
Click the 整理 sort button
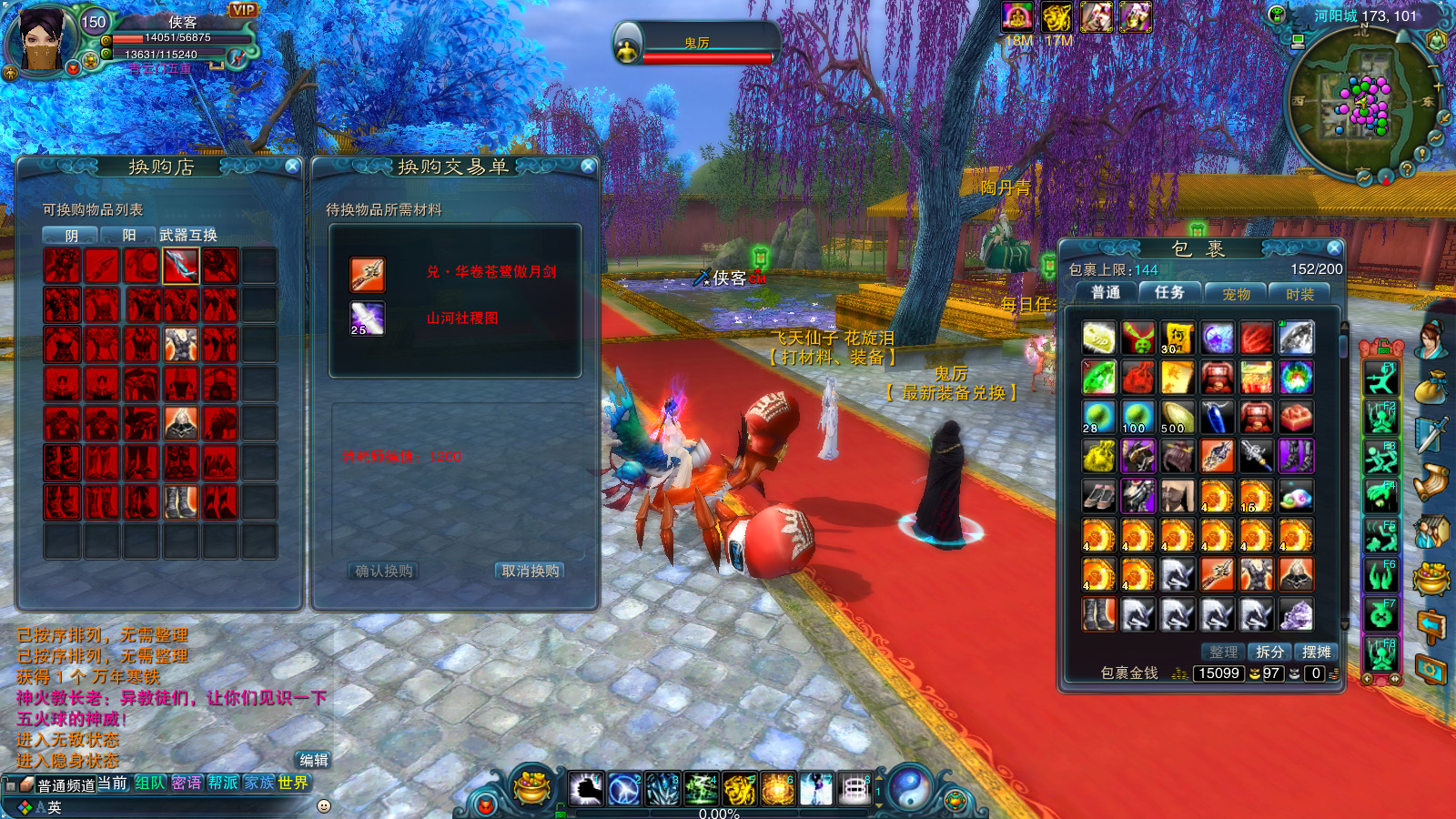point(1223,652)
